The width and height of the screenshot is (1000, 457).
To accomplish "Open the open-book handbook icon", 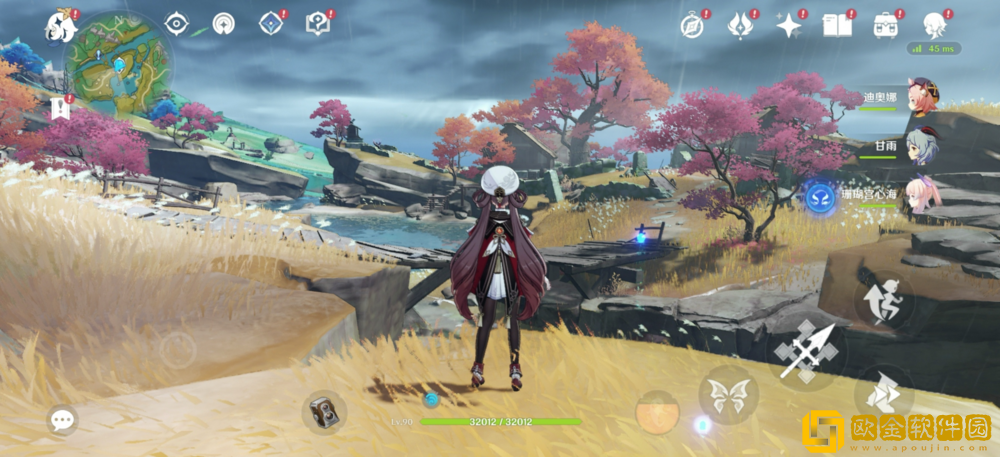I will pos(837,26).
